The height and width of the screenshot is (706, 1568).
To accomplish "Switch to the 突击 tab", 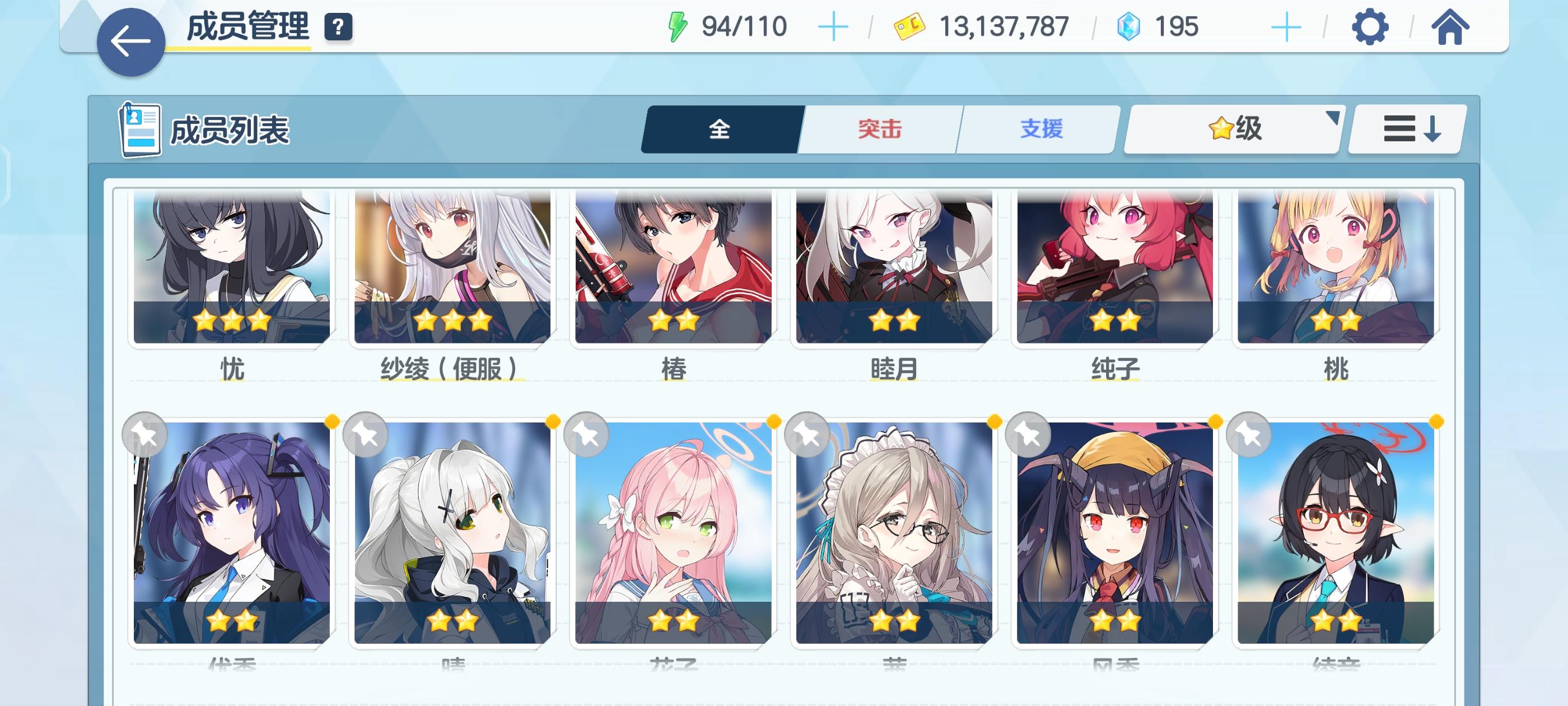I will pyautogui.click(x=879, y=128).
